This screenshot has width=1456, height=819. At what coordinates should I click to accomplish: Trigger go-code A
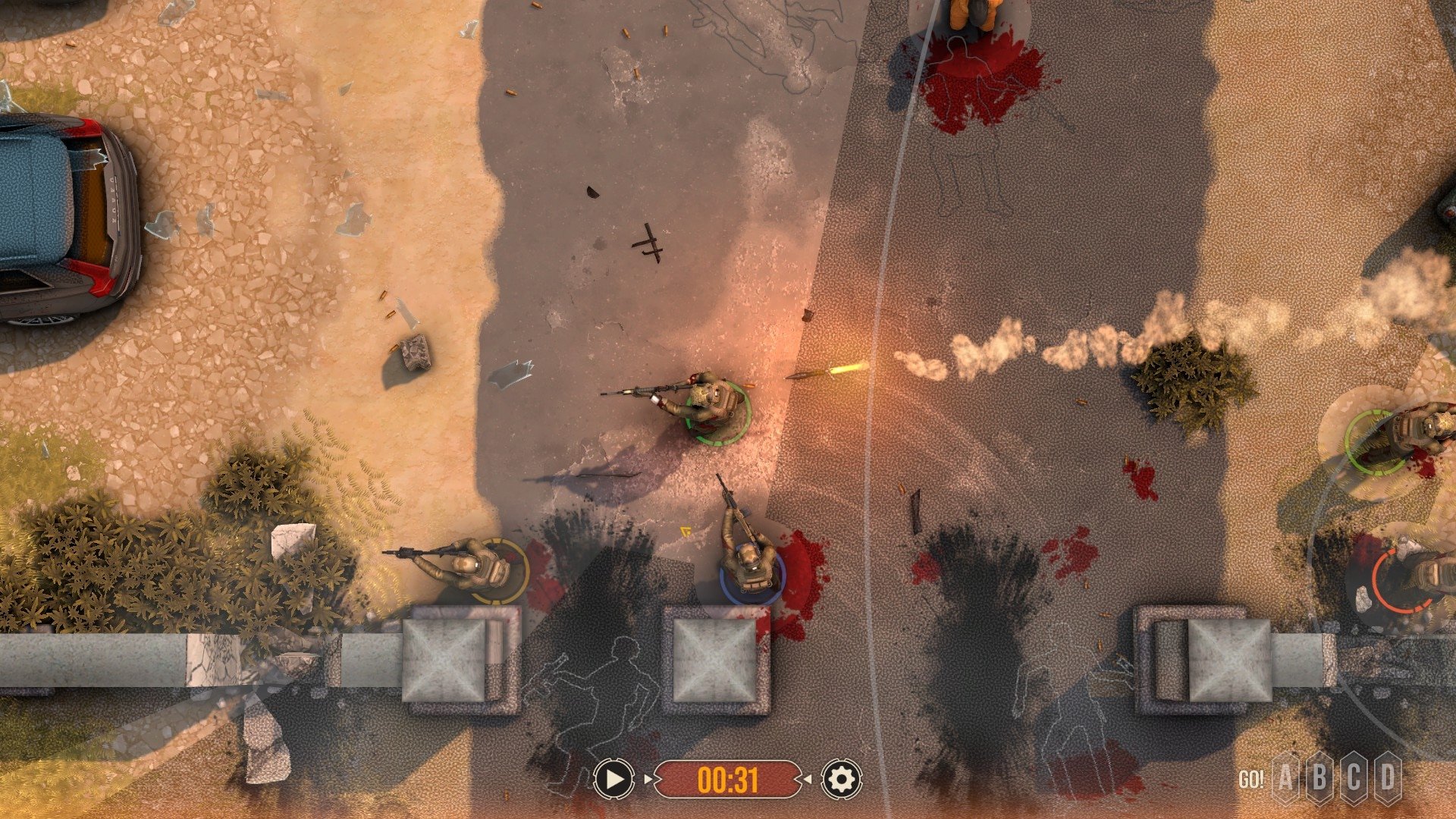click(x=1285, y=778)
